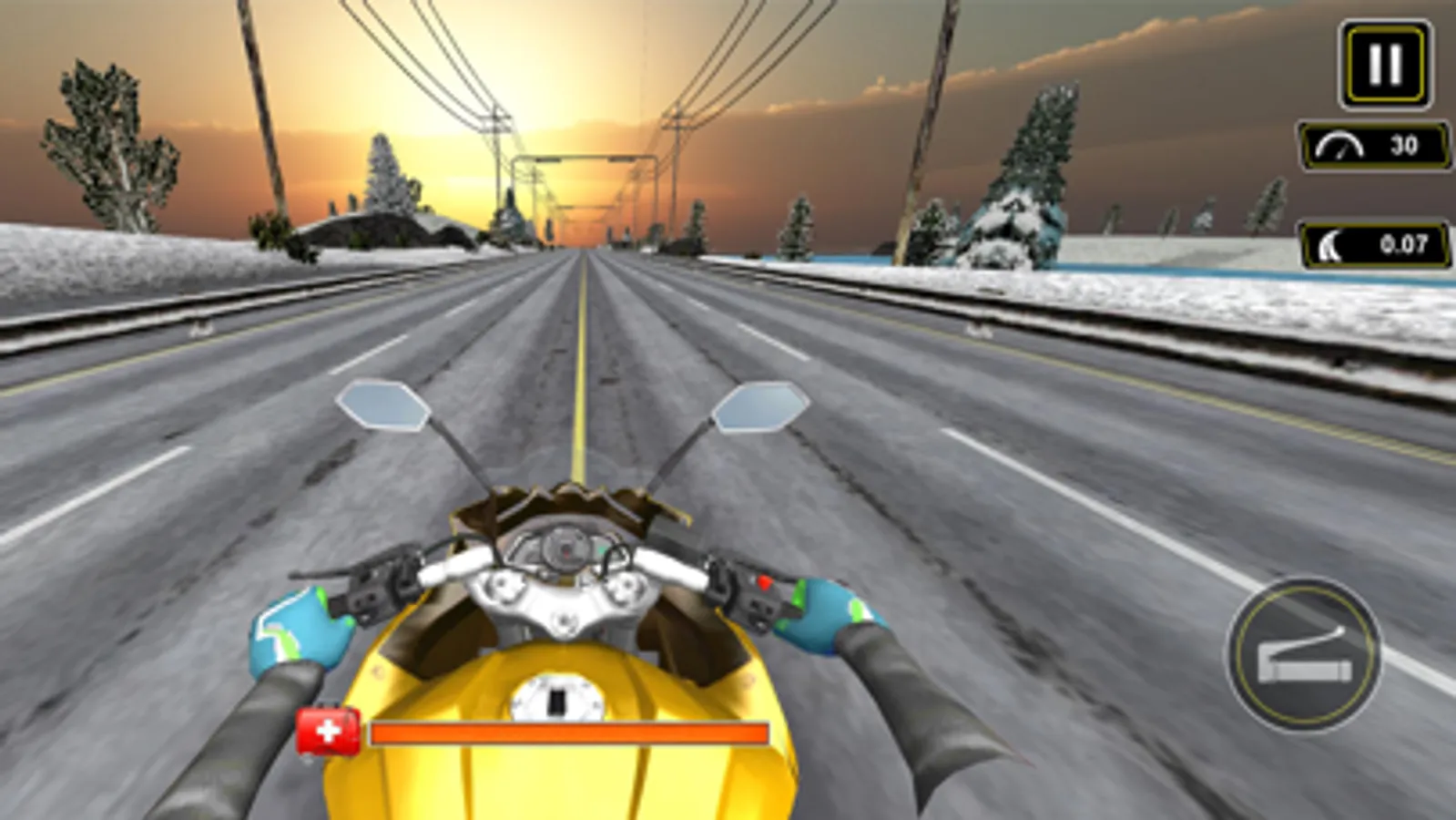The image size is (1456, 820).
Task: Tap the bike's right rear-view mirror
Action: [x=759, y=409]
